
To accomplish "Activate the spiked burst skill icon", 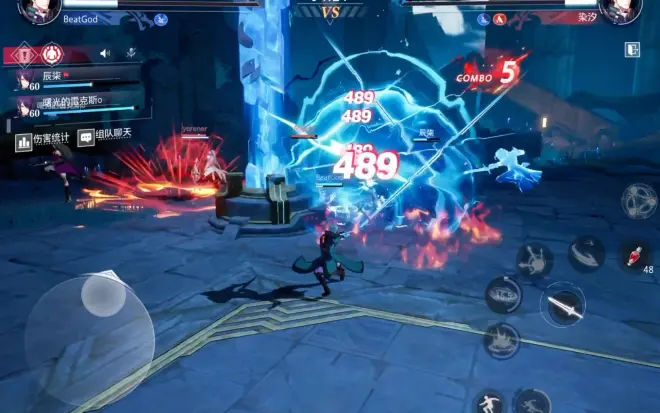I will [534, 260].
